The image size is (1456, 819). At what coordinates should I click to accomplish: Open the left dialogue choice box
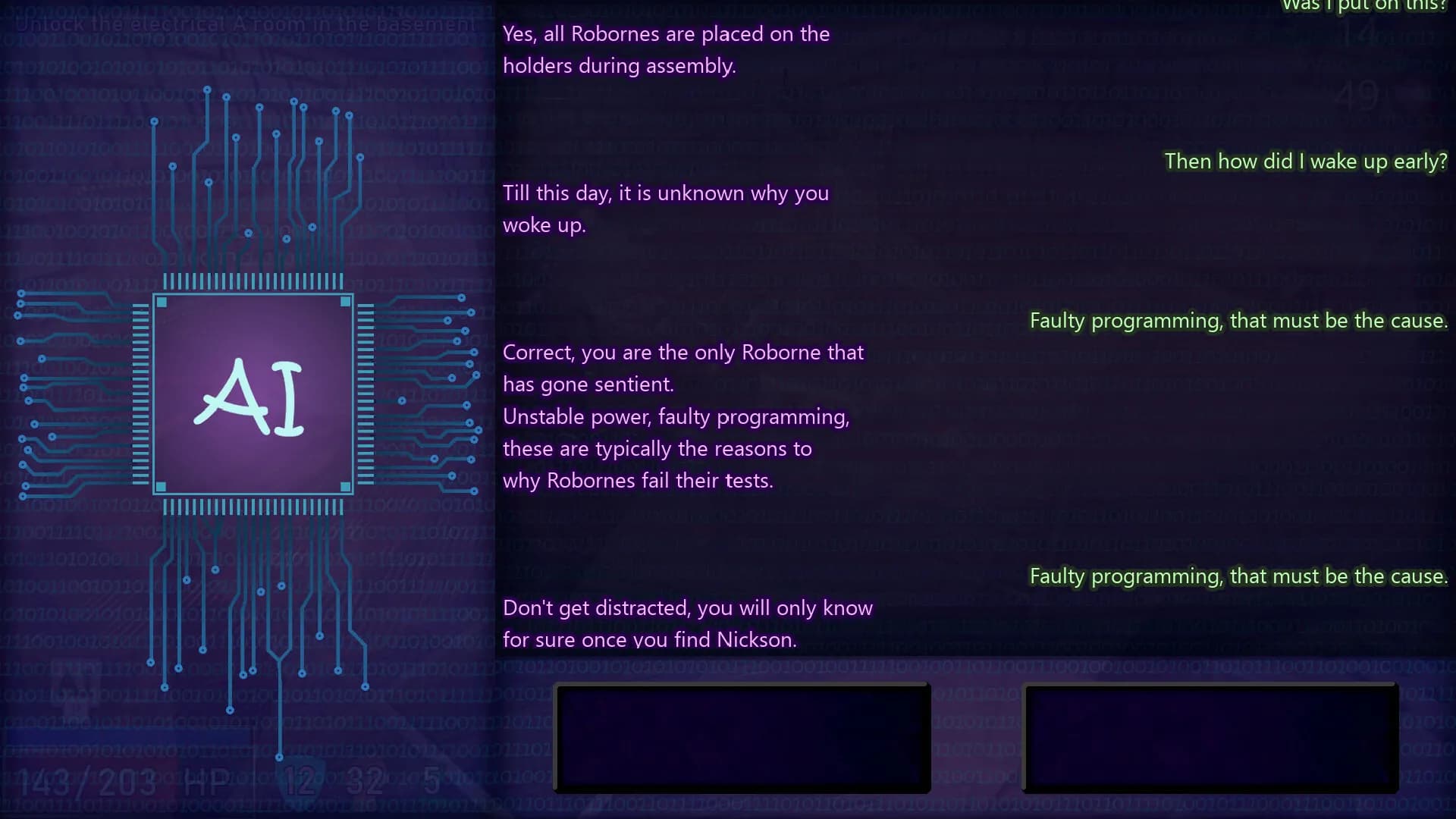tap(743, 738)
